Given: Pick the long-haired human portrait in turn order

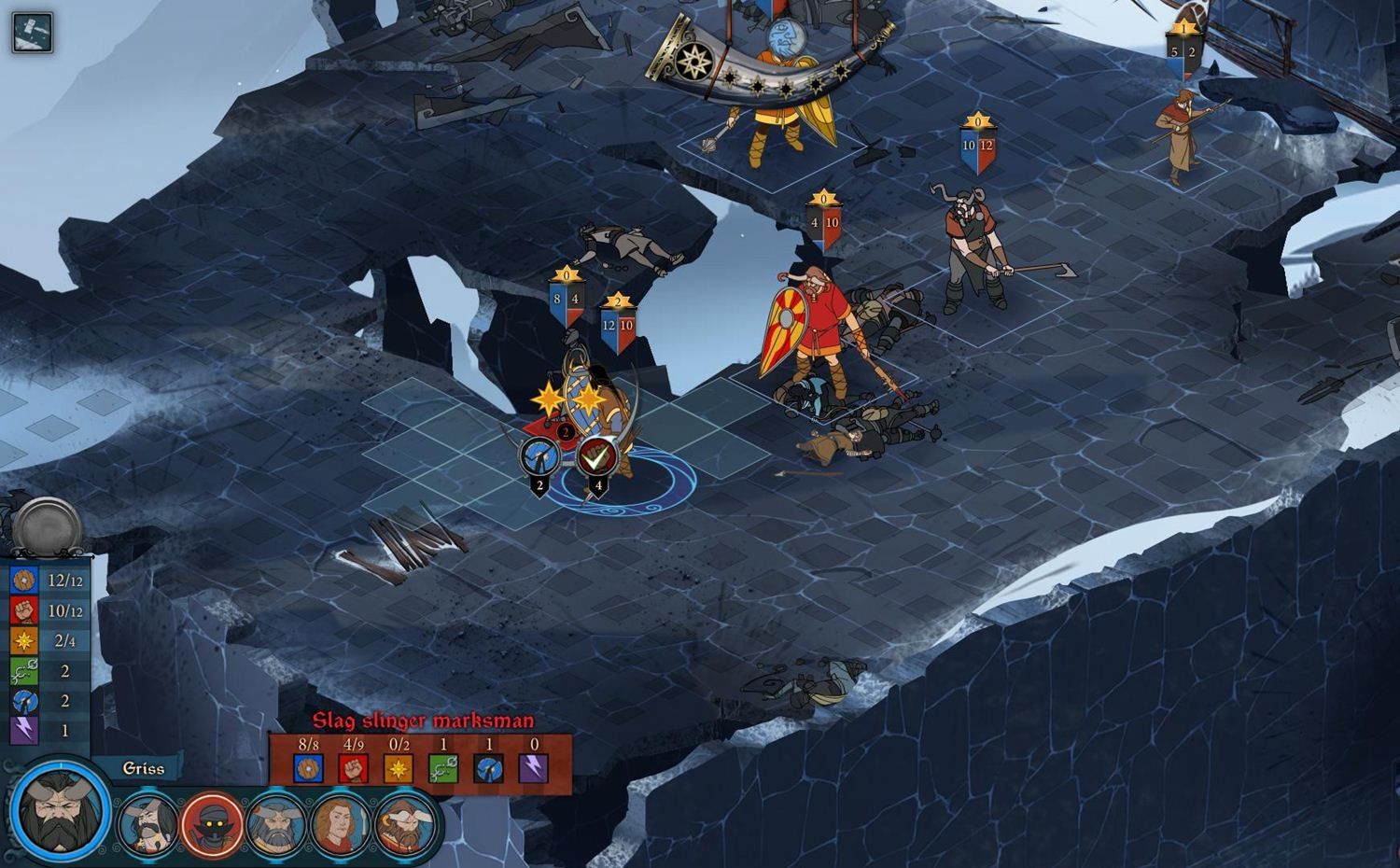Looking at the screenshot, I should 341,824.
